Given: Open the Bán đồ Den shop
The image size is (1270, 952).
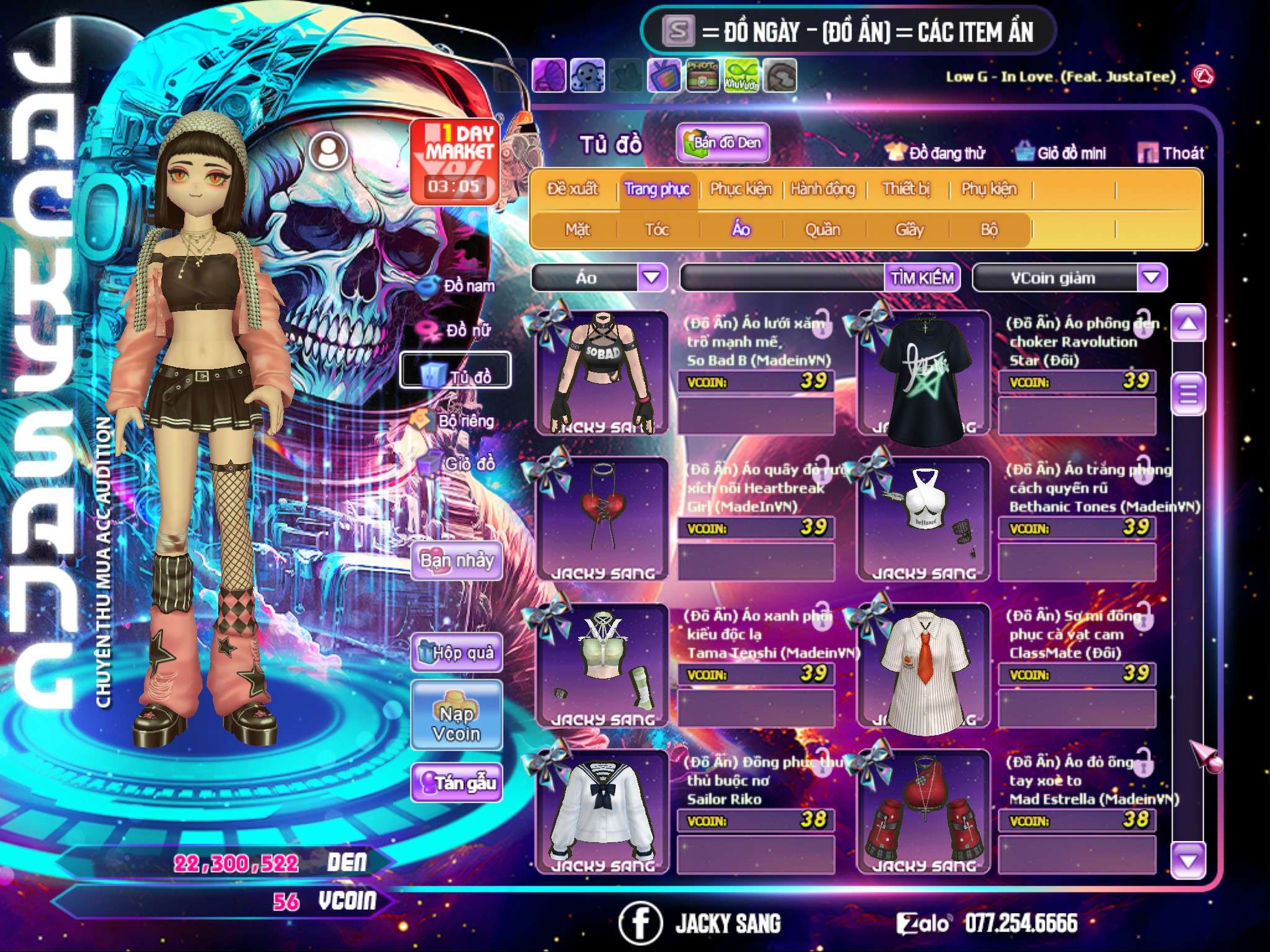Looking at the screenshot, I should (x=722, y=143).
